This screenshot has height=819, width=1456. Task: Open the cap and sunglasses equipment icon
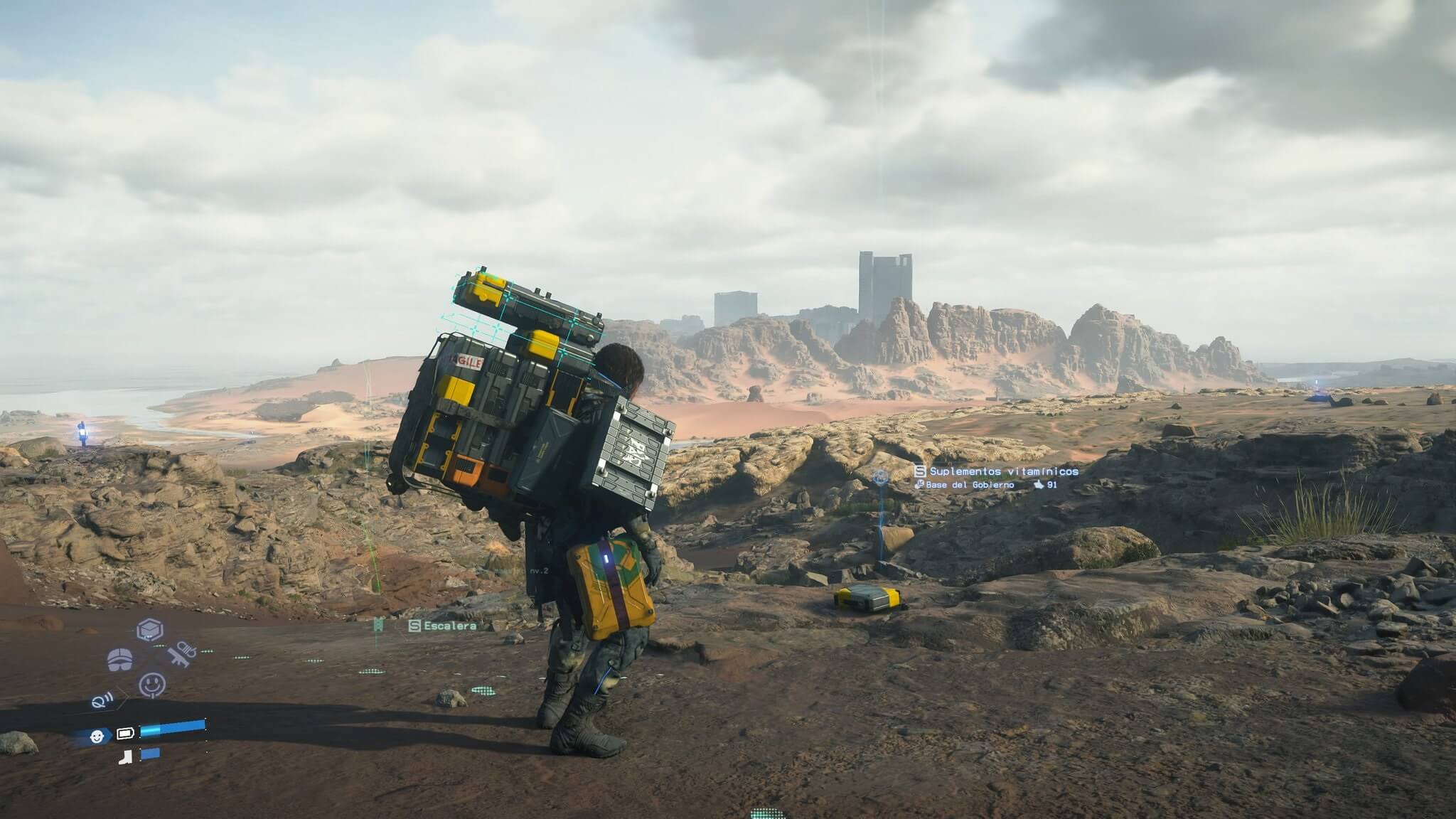click(119, 659)
